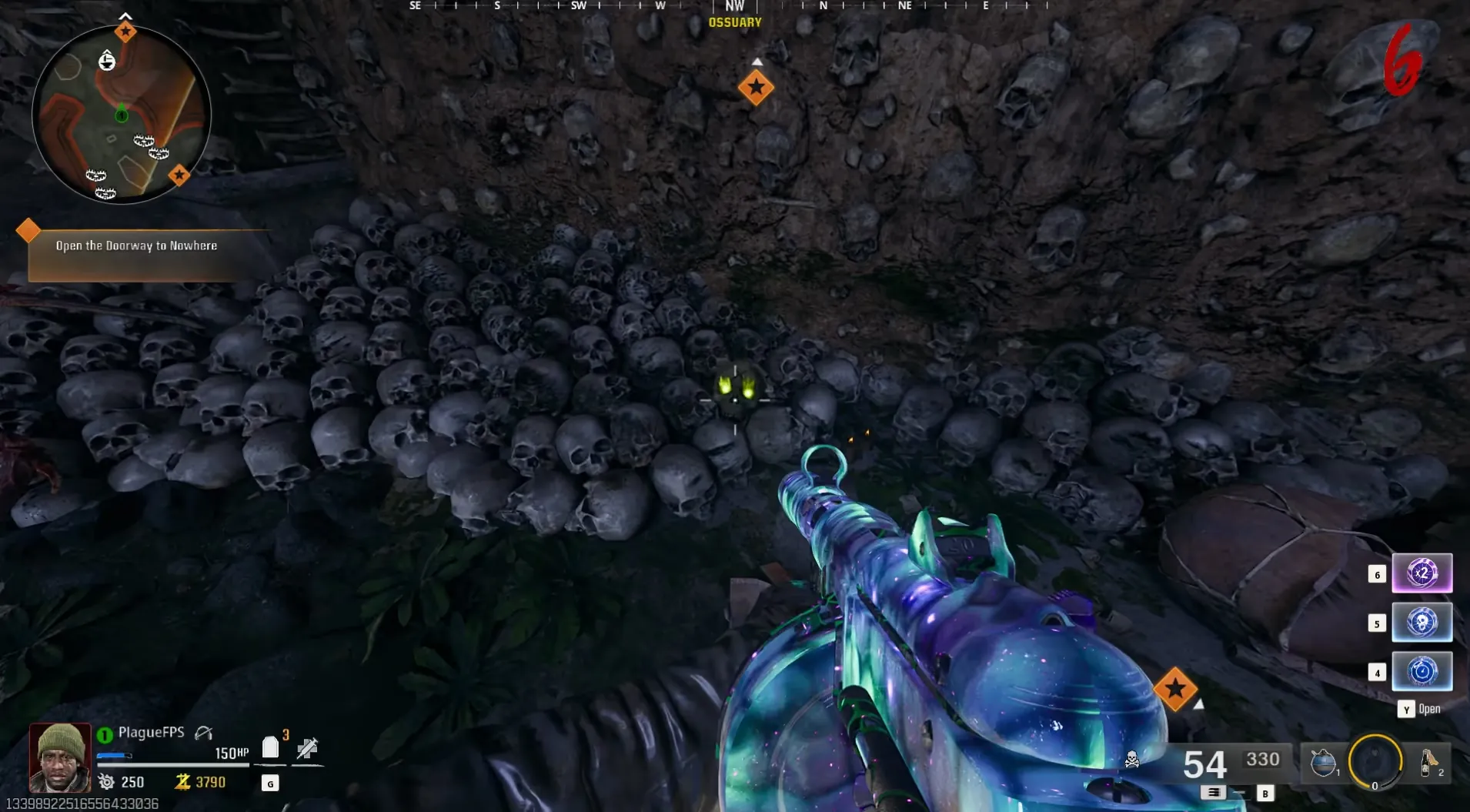Select the Molotov bottle lethal icon

1428,763
